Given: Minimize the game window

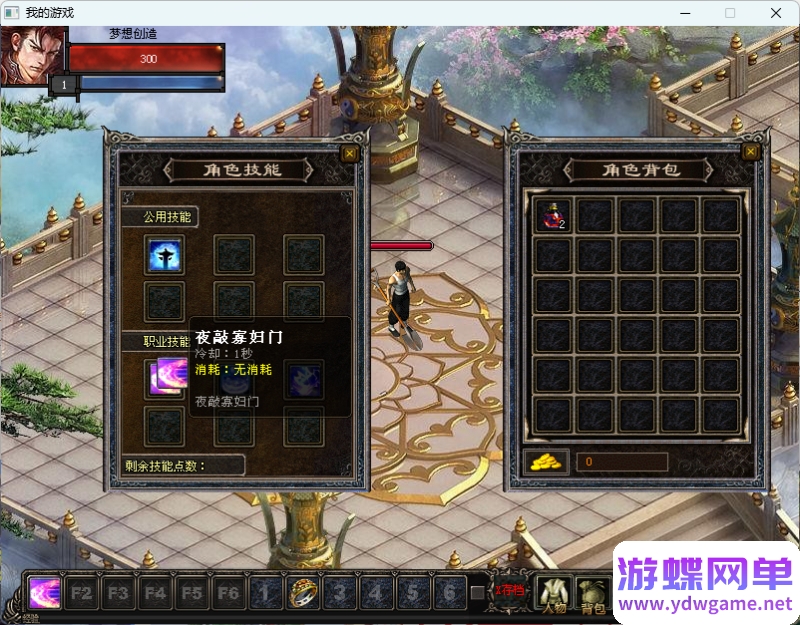Looking at the screenshot, I should [x=685, y=13].
